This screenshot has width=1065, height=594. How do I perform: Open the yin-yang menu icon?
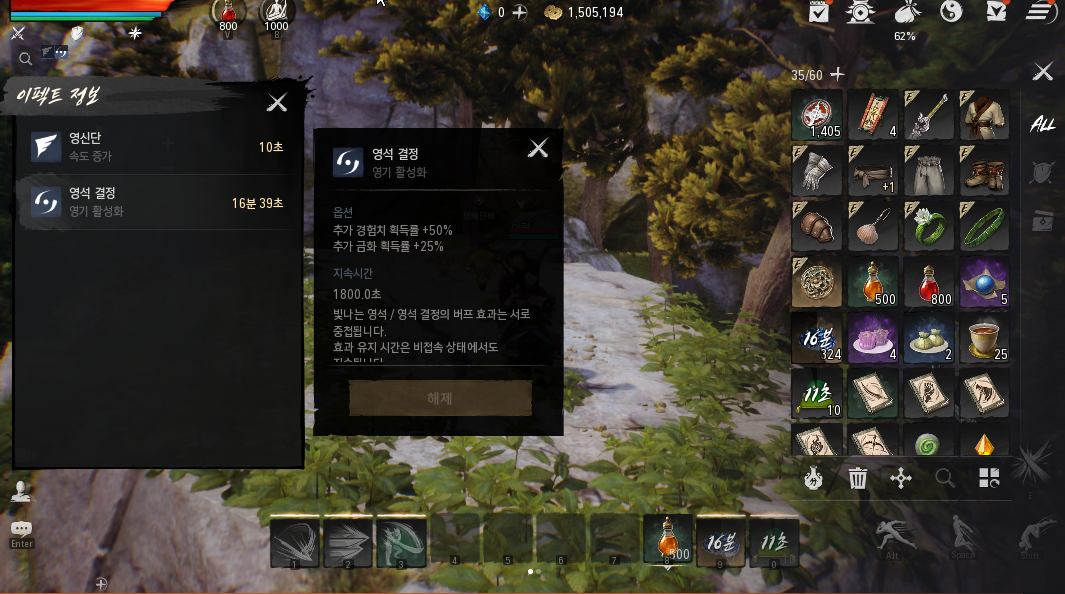click(952, 12)
